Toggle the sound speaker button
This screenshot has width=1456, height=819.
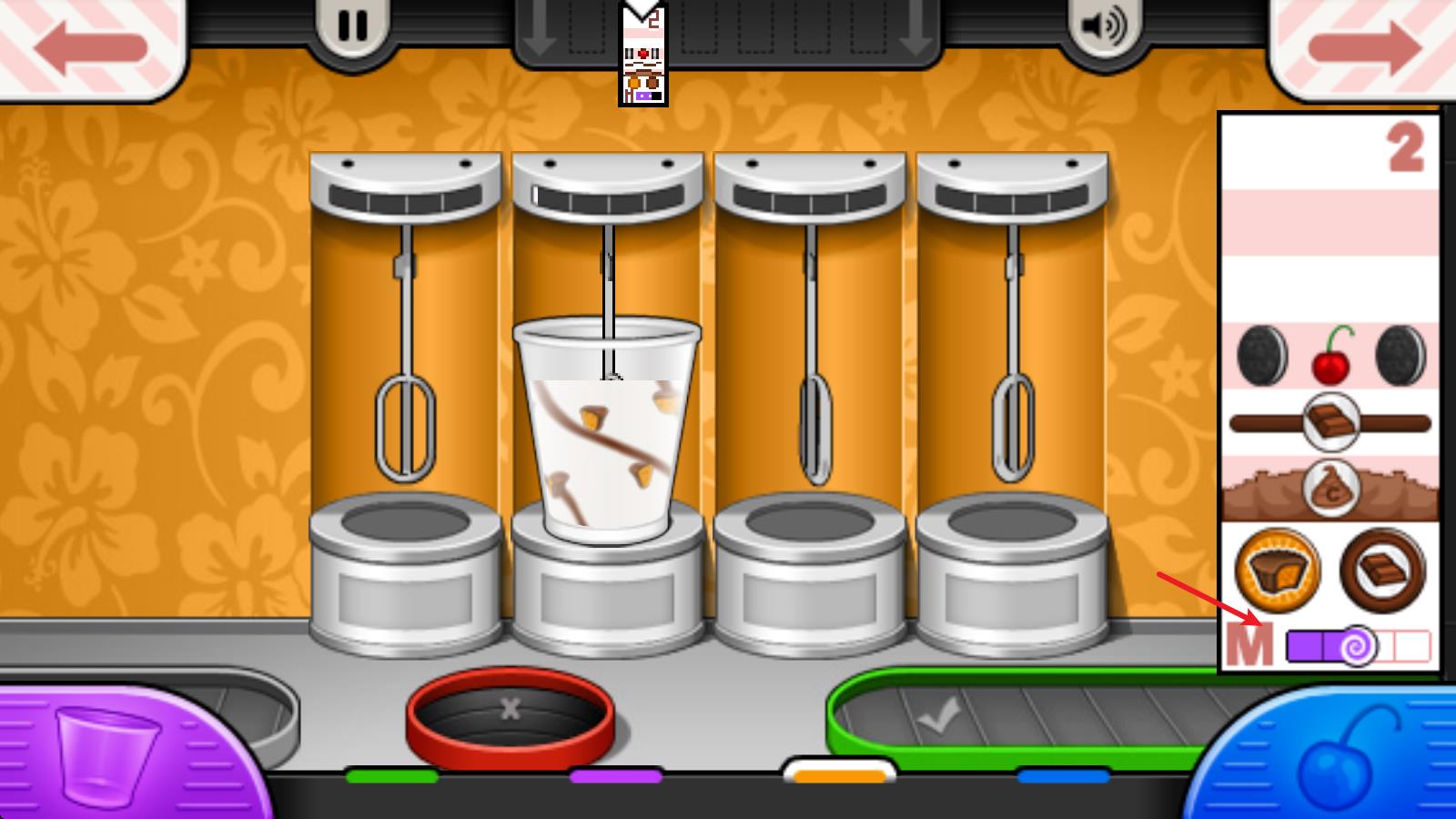pyautogui.click(x=1103, y=26)
